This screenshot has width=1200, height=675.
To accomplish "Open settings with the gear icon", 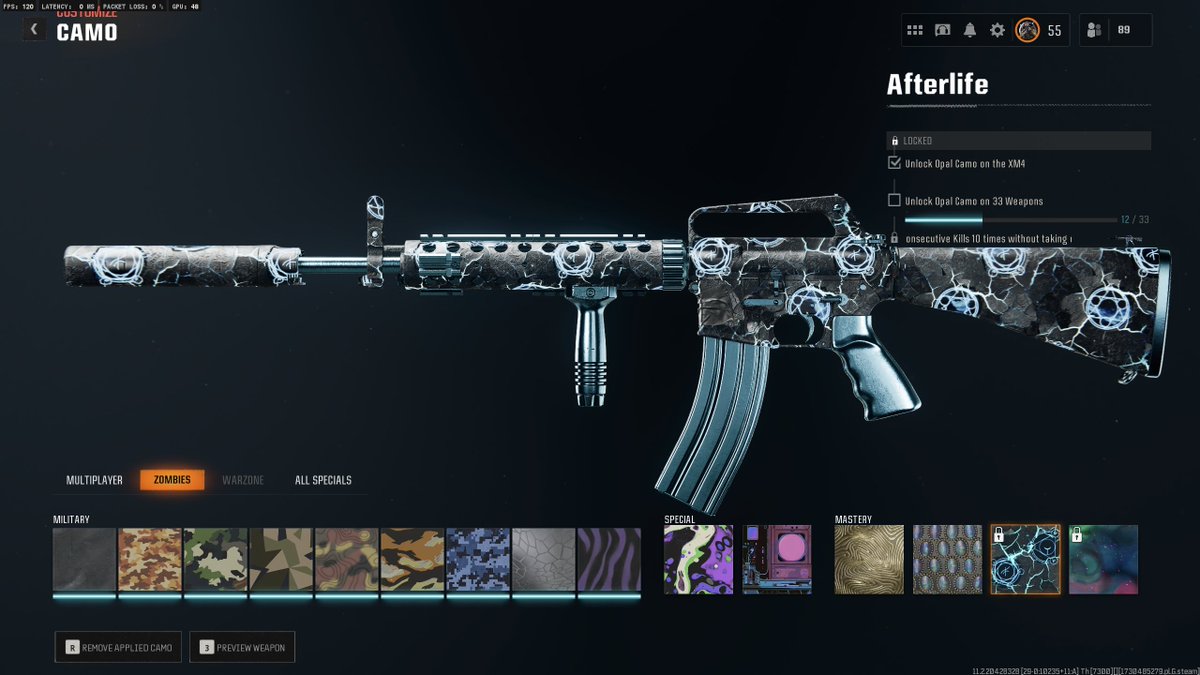I will [997, 30].
